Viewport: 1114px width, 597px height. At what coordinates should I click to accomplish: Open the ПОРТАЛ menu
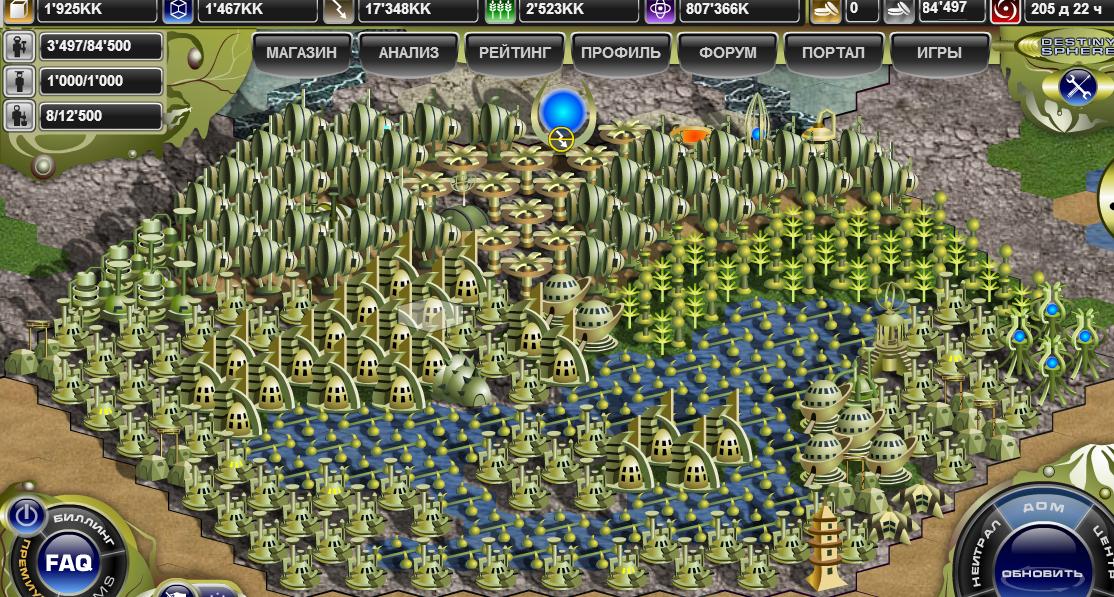(x=833, y=53)
